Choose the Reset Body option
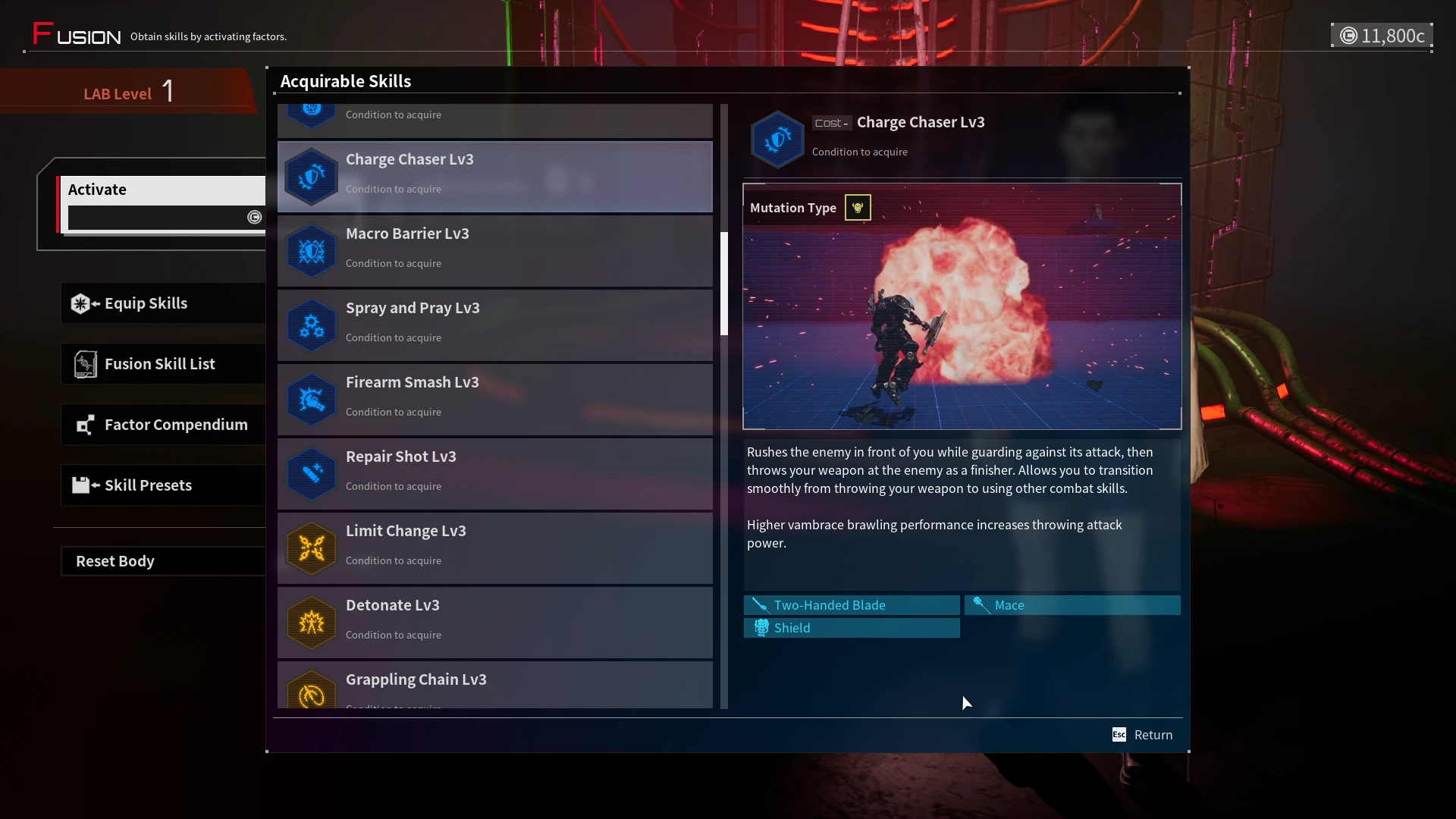This screenshot has width=1456, height=819. pos(163,561)
